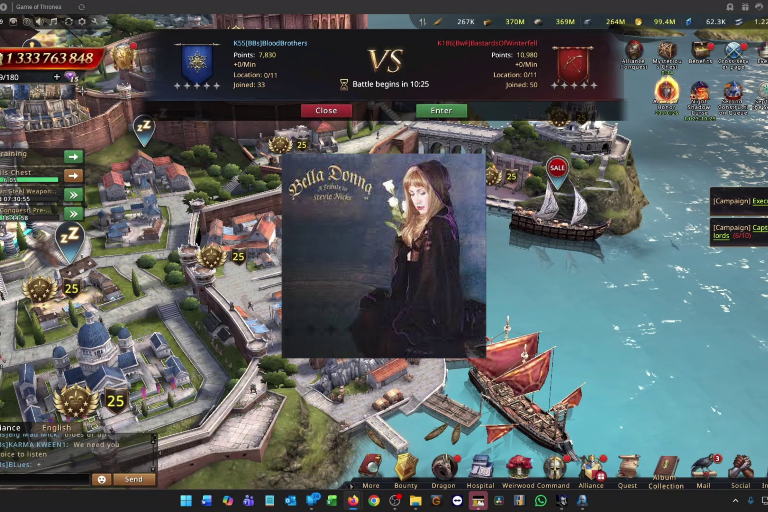This screenshot has height=512, width=768.
Task: Open the Command helmet menu
Action: pos(555,468)
